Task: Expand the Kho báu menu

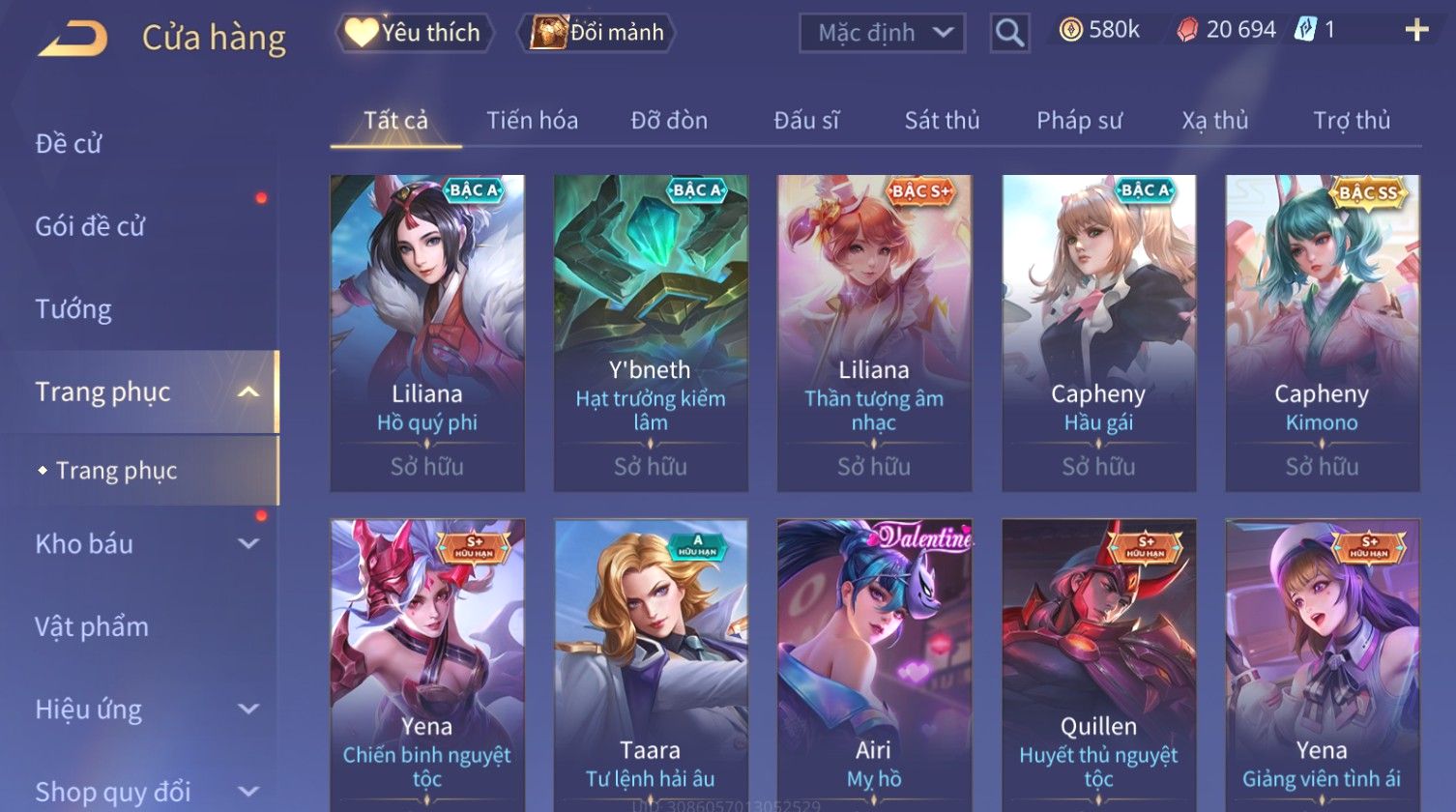Action: point(145,544)
